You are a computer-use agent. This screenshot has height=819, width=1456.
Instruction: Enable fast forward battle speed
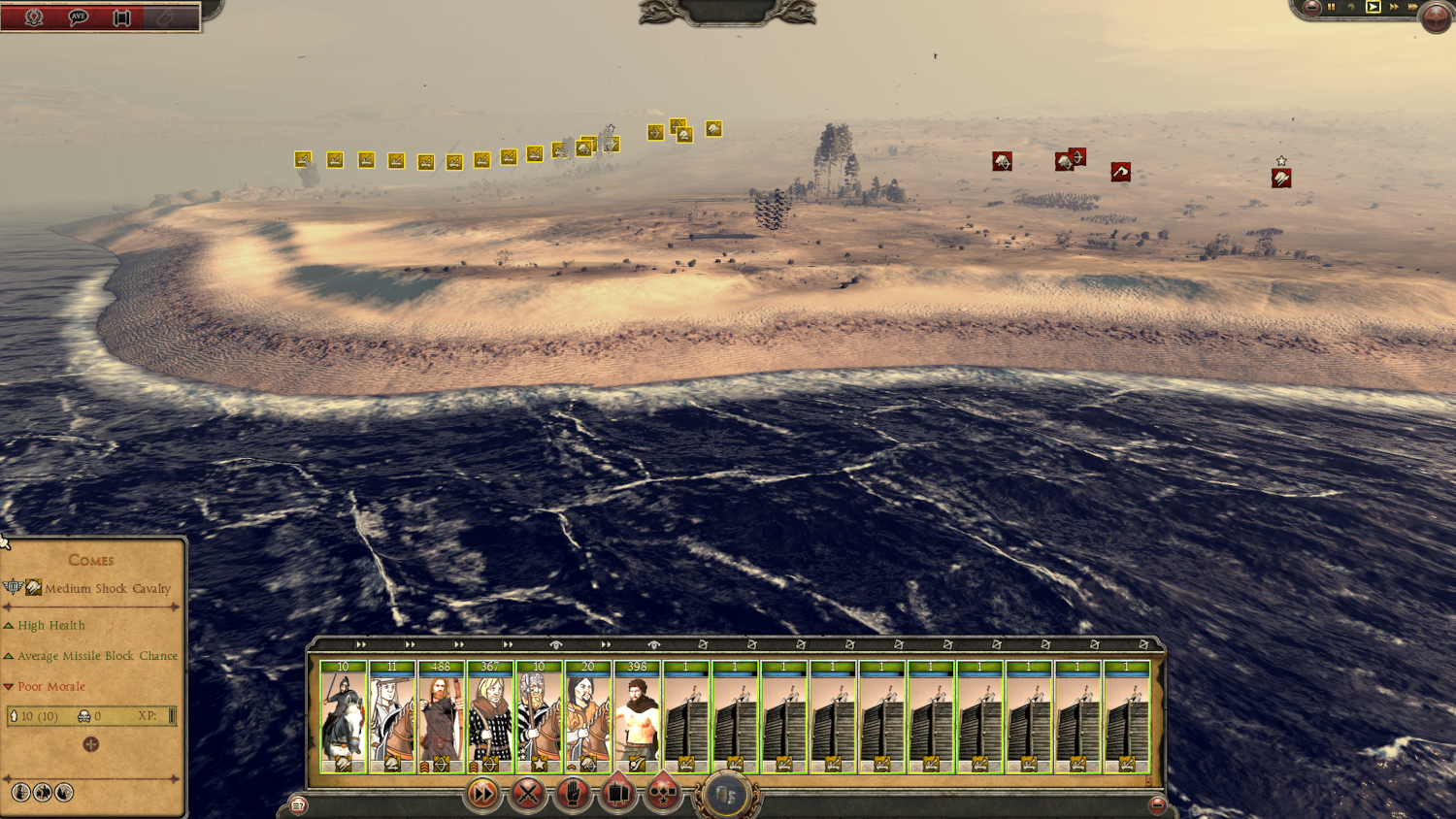coord(1394,8)
